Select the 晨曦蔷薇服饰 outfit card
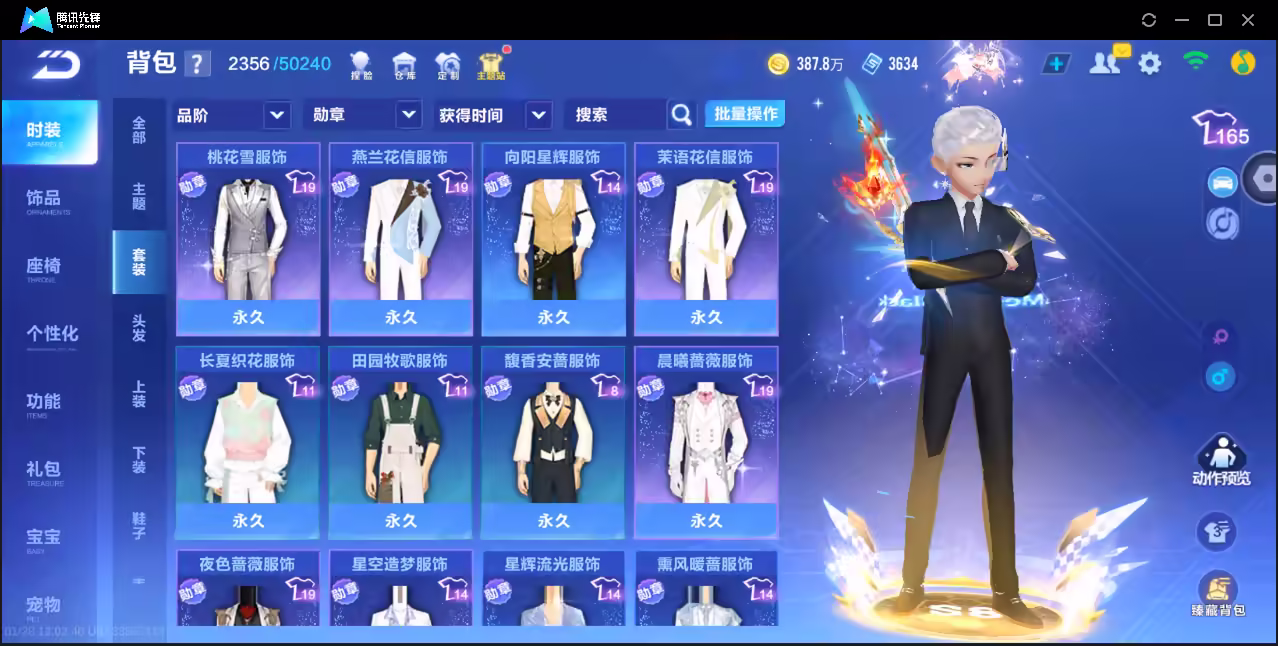 (706, 442)
